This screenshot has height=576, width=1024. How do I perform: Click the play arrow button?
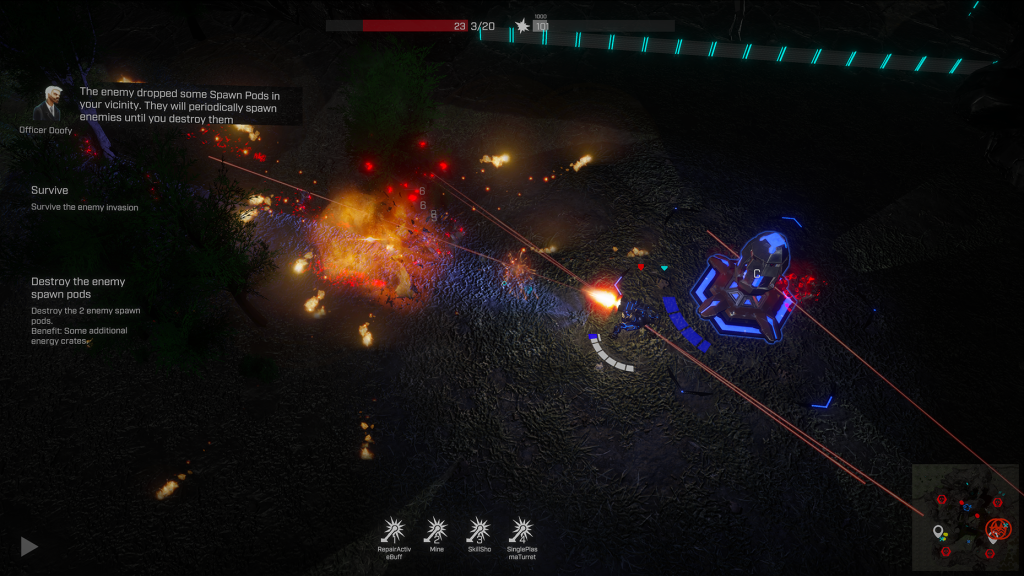tap(30, 546)
